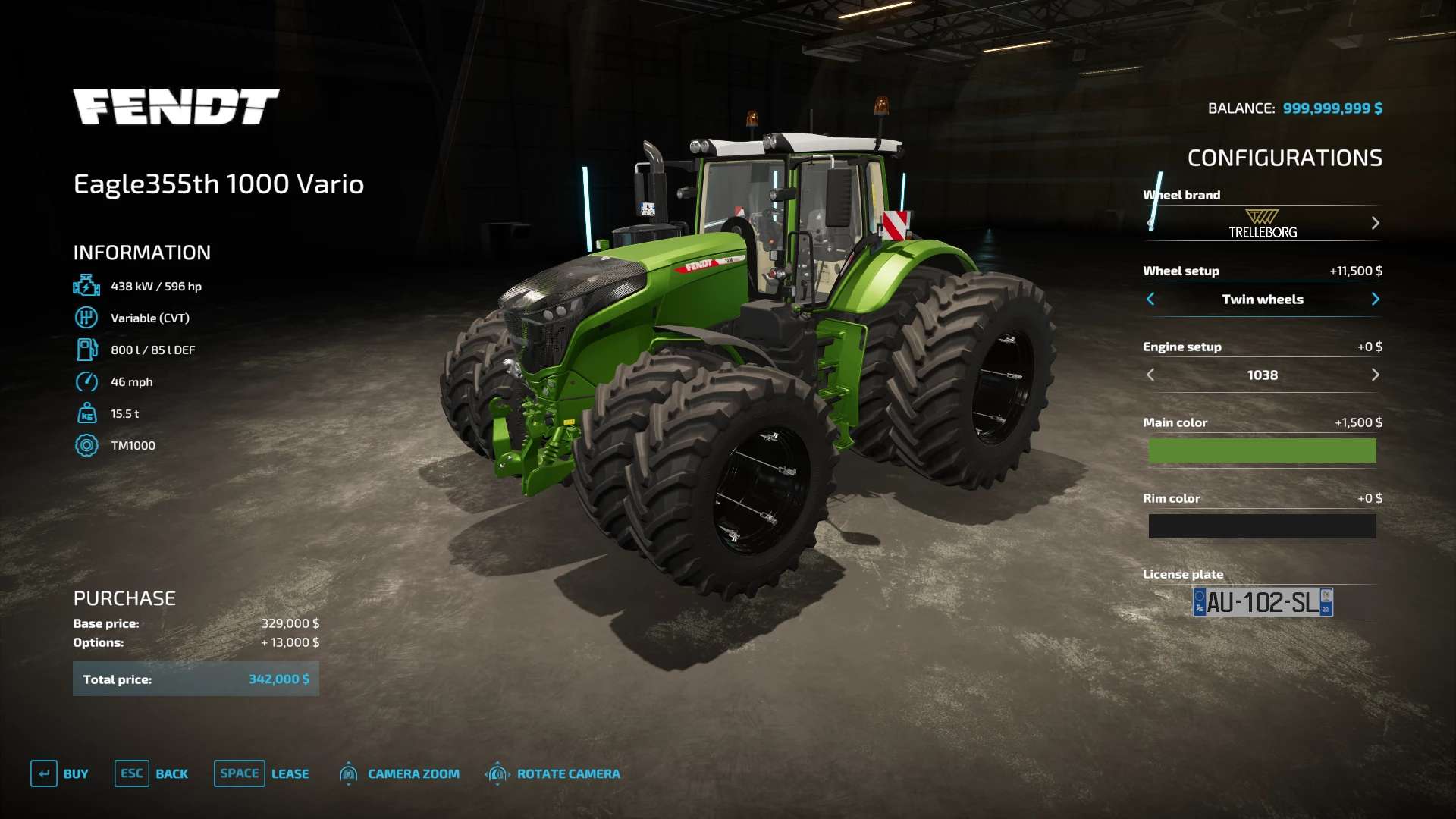Edit the AU-102-SL license plate
The image size is (1456, 819).
[1263, 602]
